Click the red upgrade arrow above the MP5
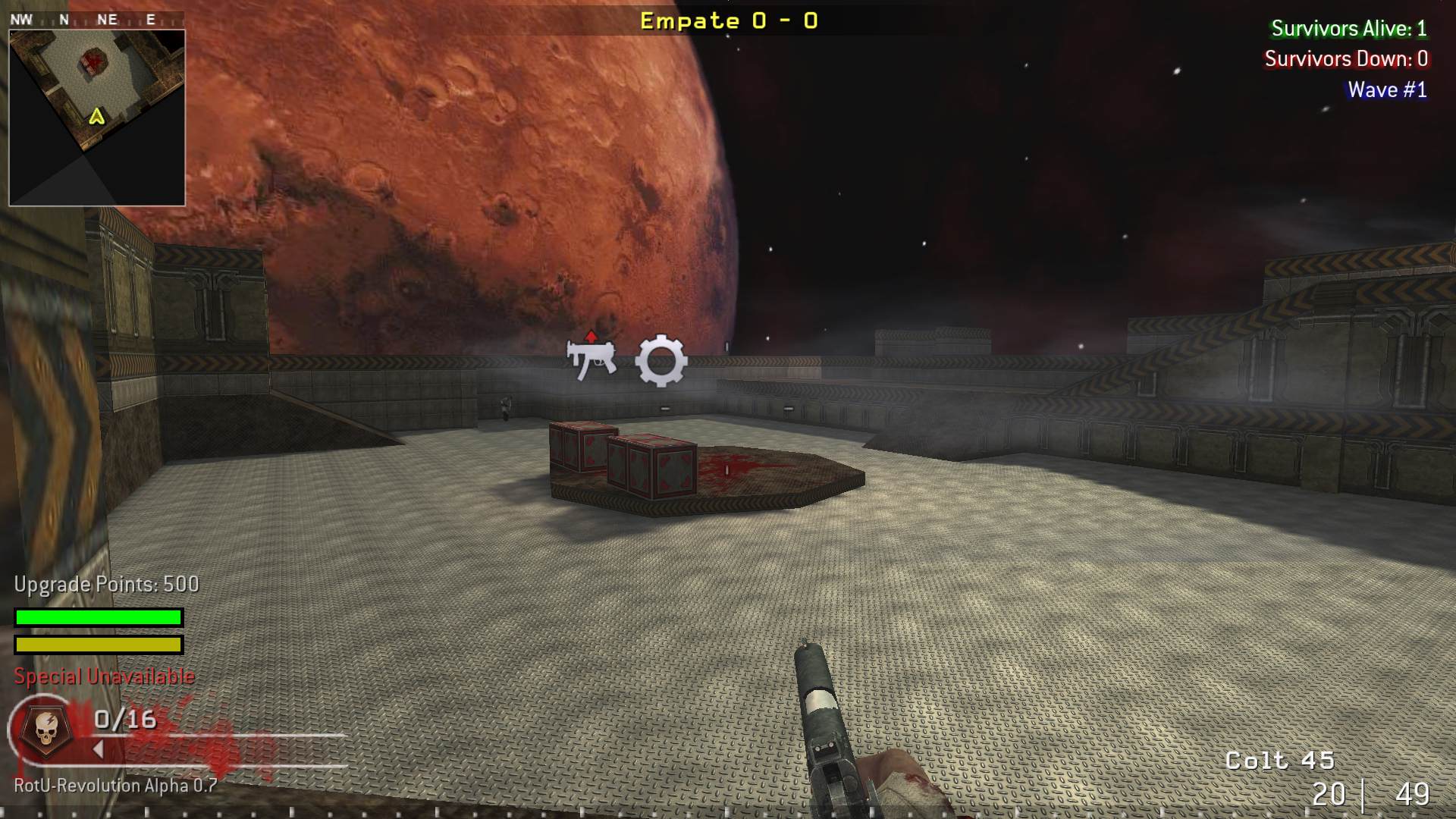This screenshot has width=1456, height=819. click(x=591, y=335)
